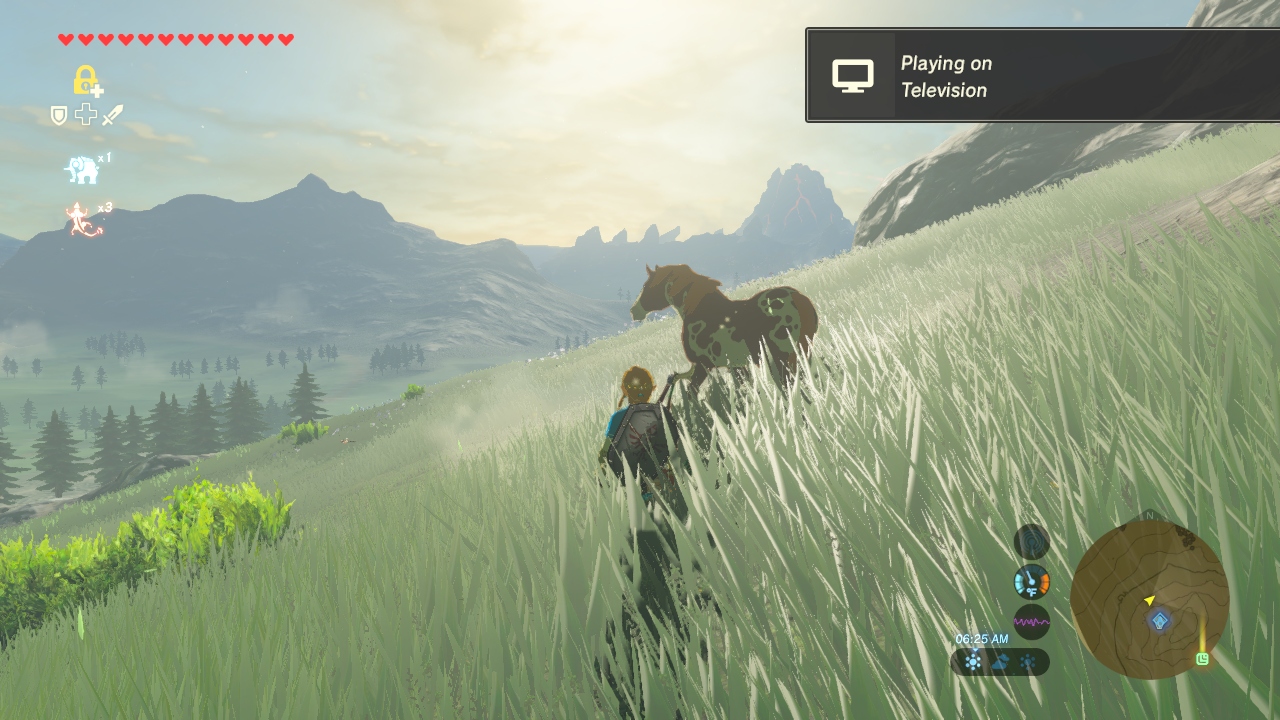Image resolution: width=1280 pixels, height=720 pixels.
Task: Open the circular minimap
Action: click(x=1149, y=598)
